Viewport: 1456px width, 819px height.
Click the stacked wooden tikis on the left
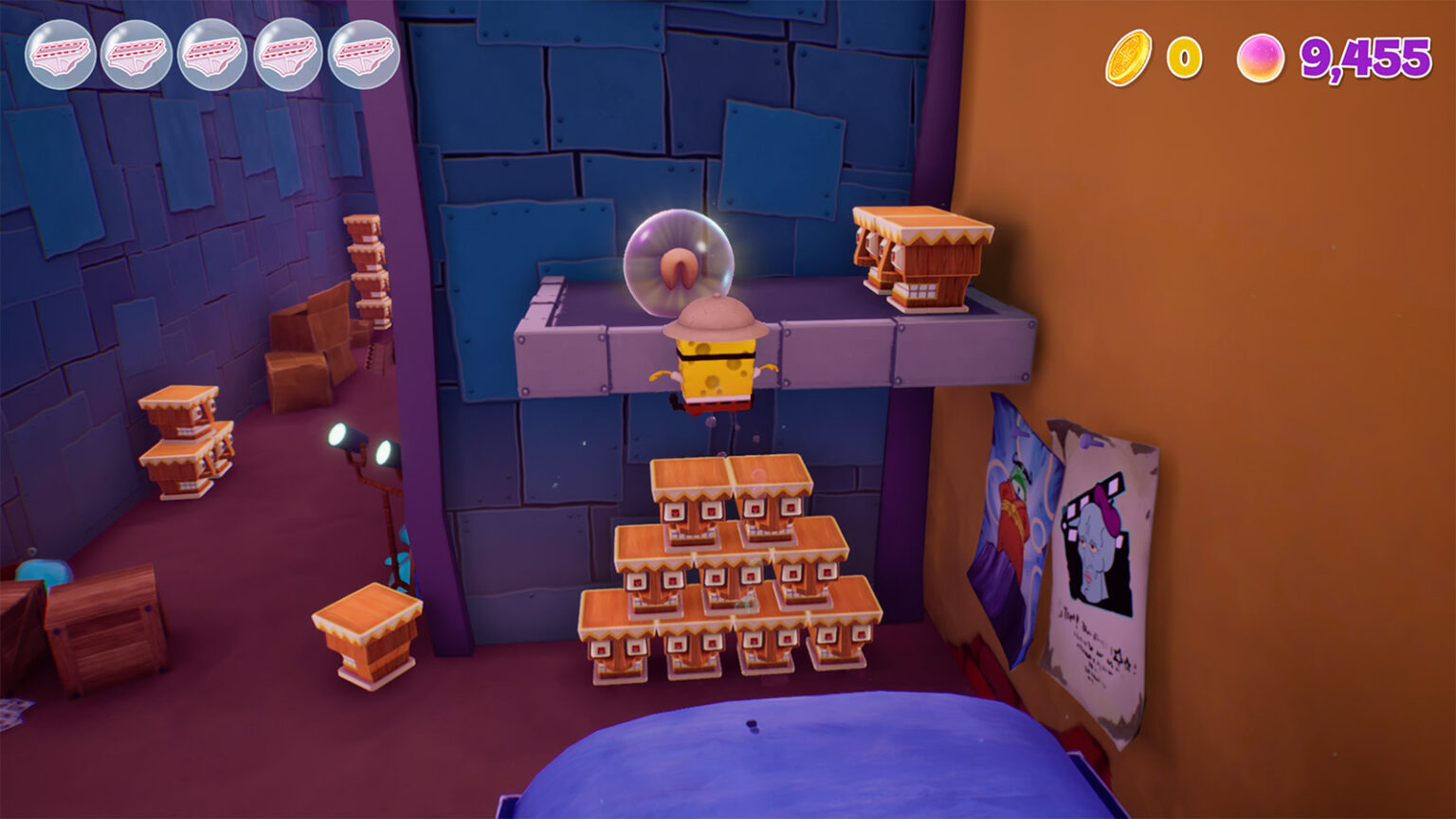(185, 436)
